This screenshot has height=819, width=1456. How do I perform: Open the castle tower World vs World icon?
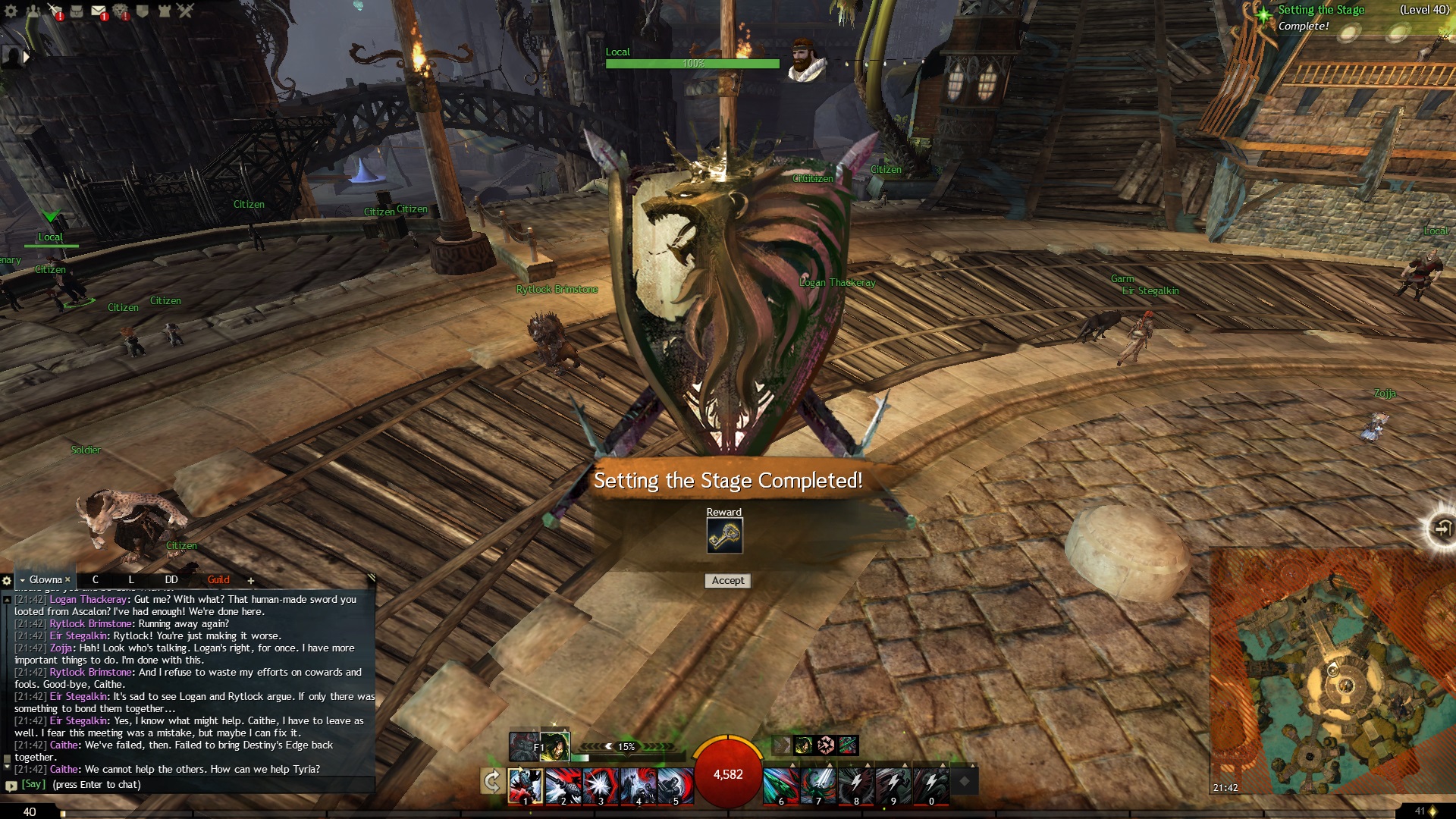164,11
